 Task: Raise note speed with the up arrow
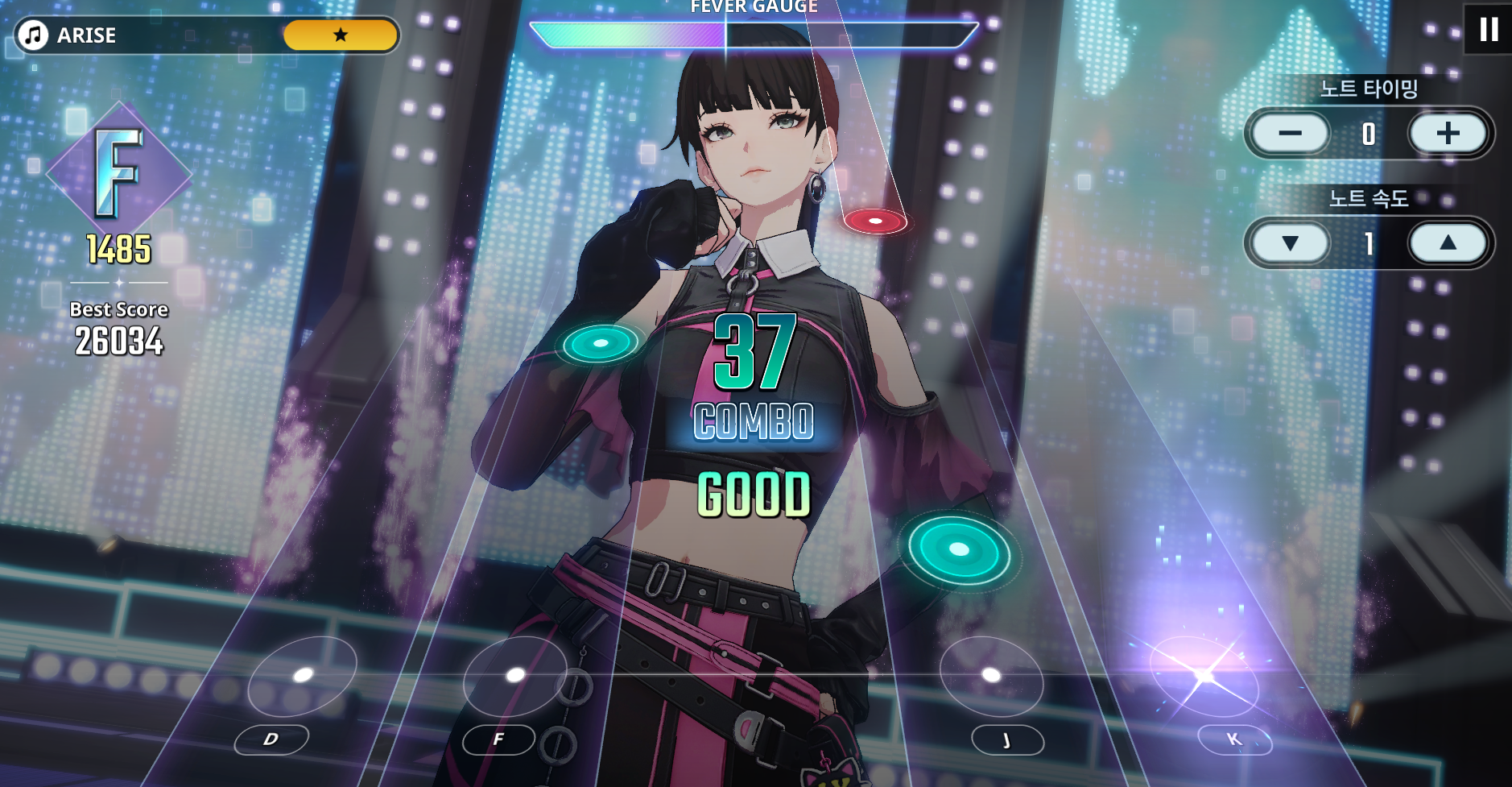pyautogui.click(x=1448, y=243)
